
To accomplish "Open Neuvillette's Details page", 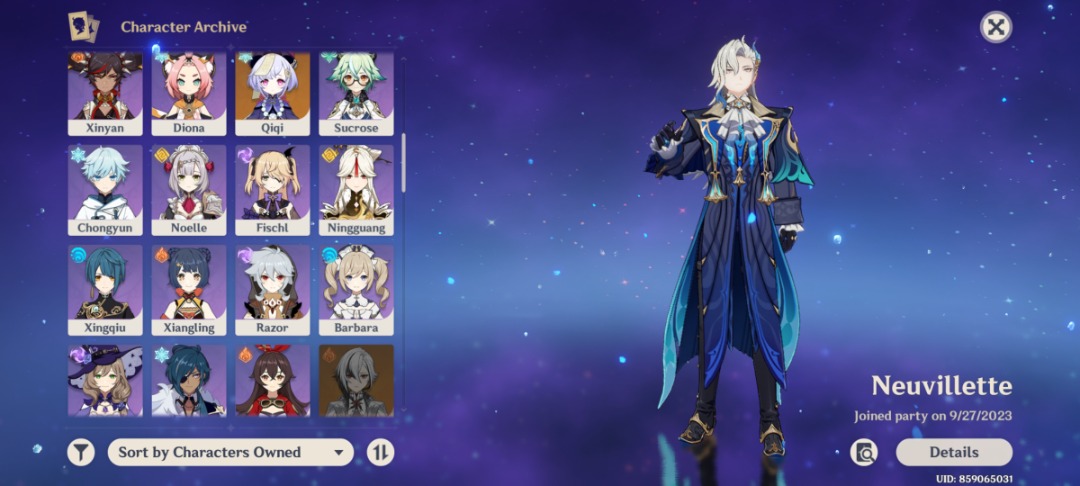I will point(953,452).
